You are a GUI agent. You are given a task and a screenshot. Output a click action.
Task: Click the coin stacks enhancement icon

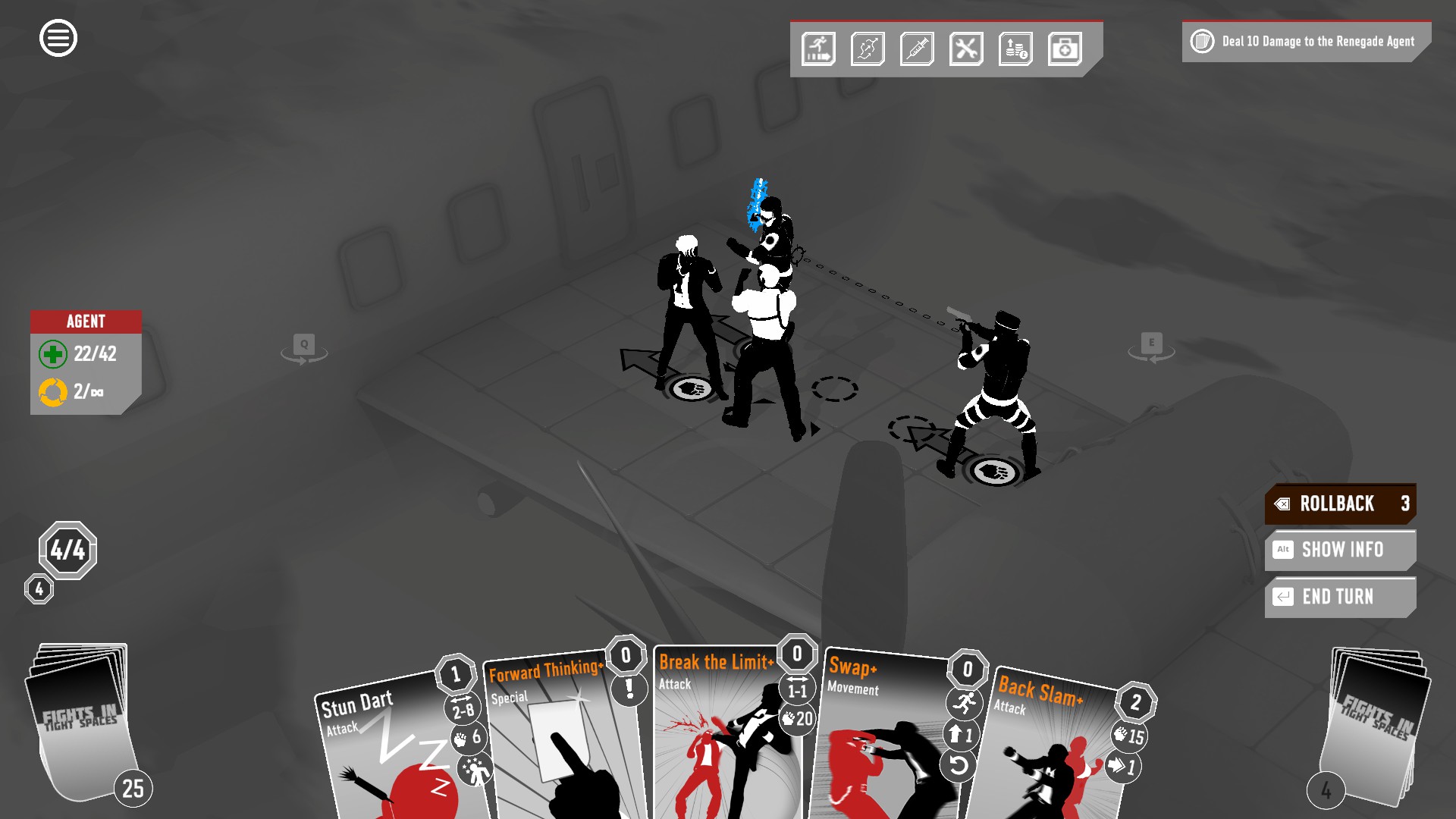(x=1015, y=49)
